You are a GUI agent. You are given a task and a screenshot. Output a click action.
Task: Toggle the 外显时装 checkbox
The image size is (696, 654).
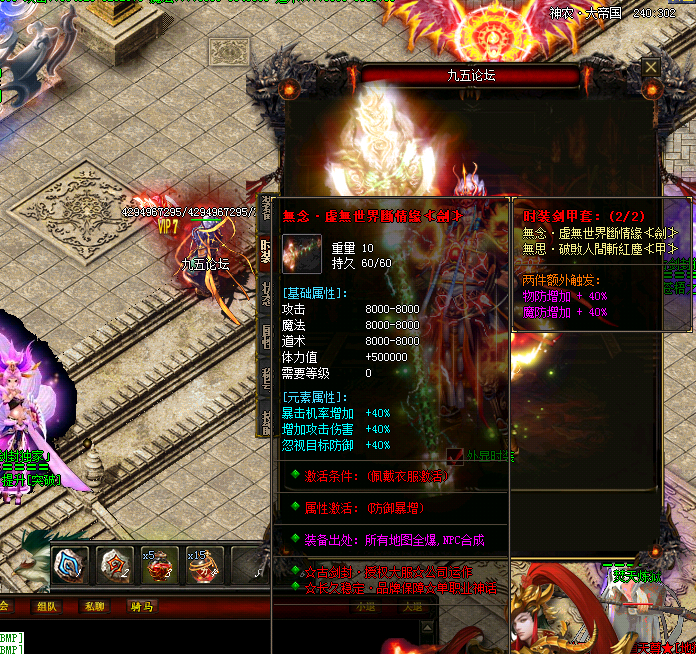[457, 455]
